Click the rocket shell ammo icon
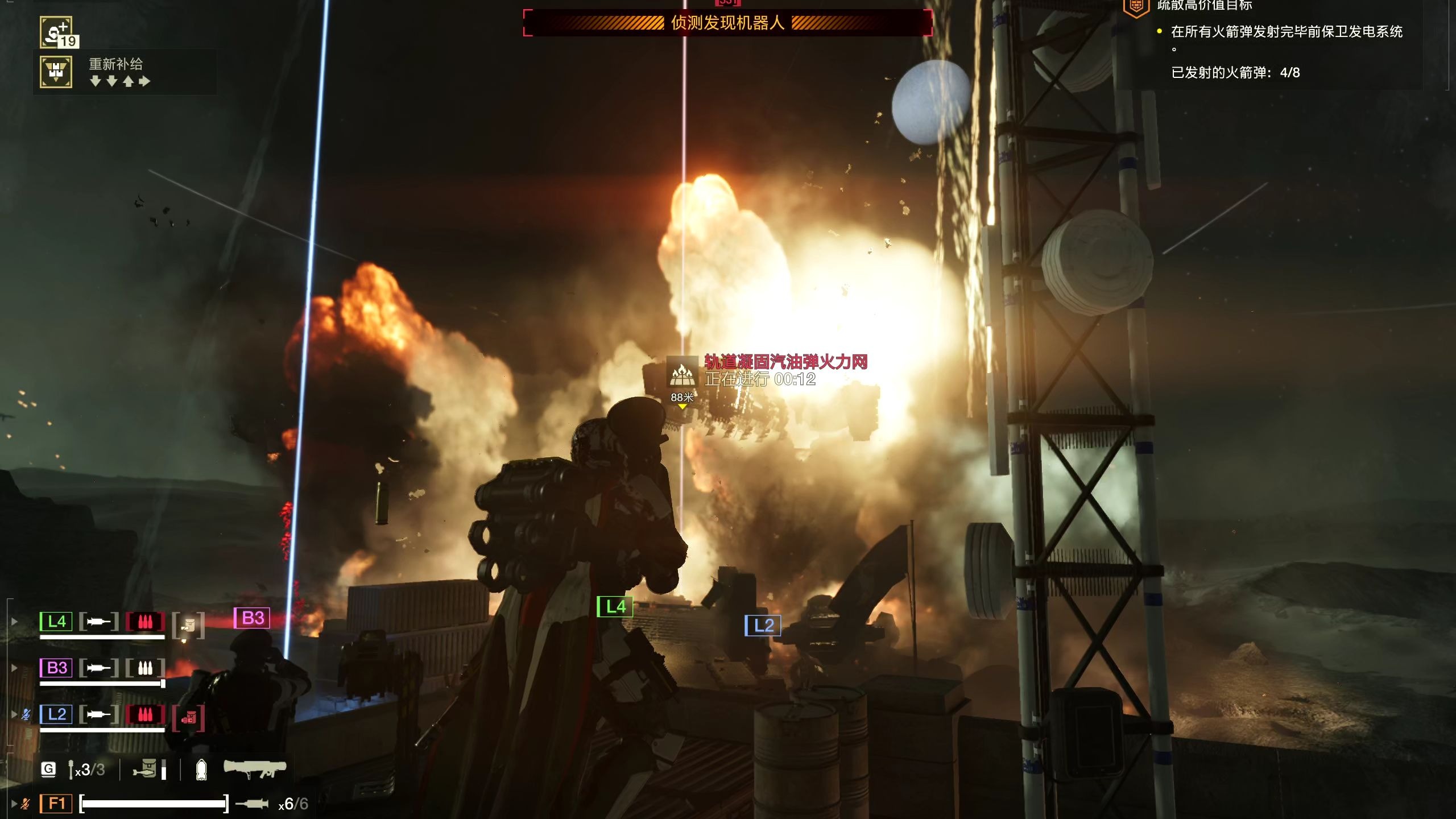The image size is (1456, 819). click(201, 770)
